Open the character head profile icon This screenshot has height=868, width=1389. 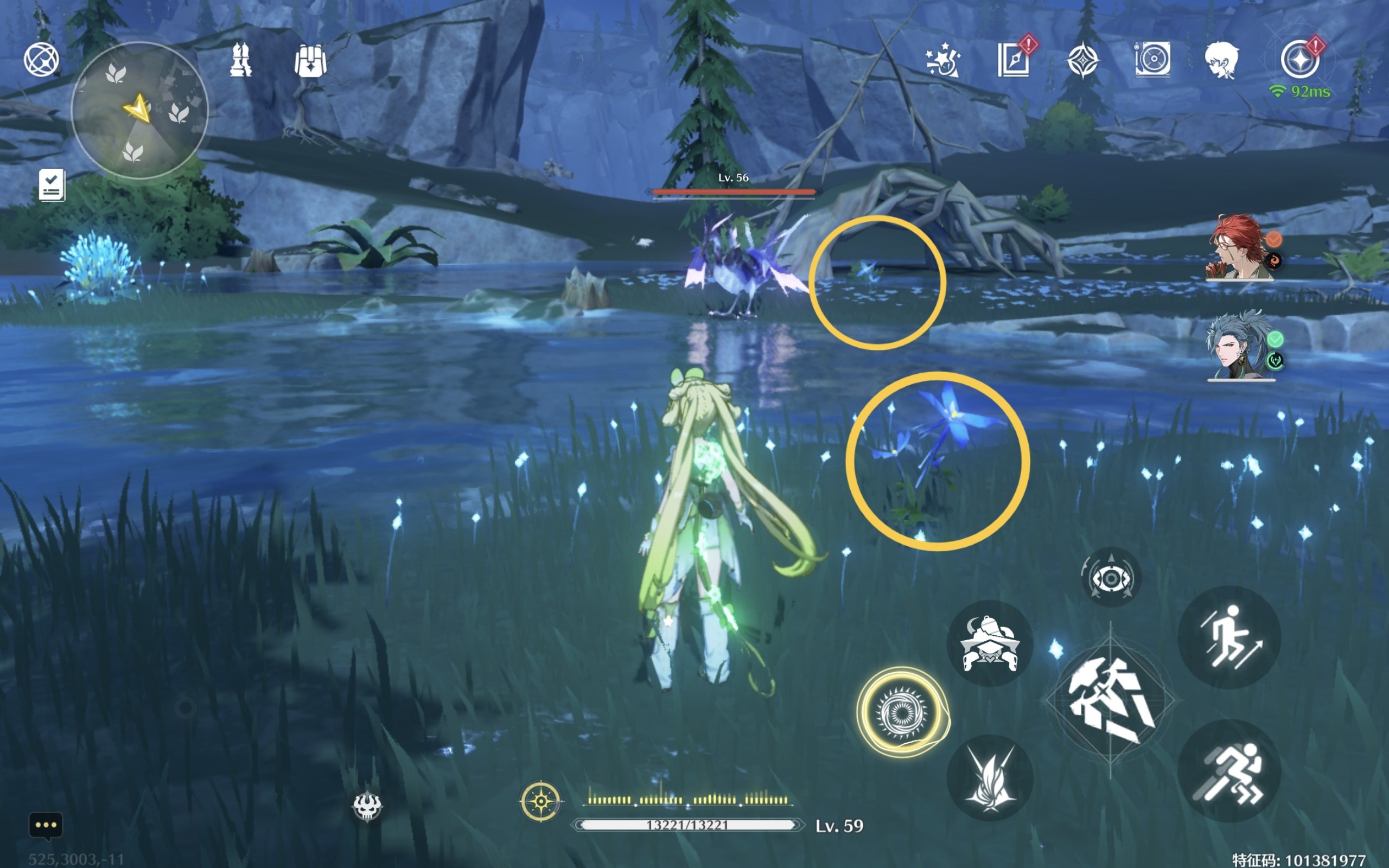click(1221, 60)
